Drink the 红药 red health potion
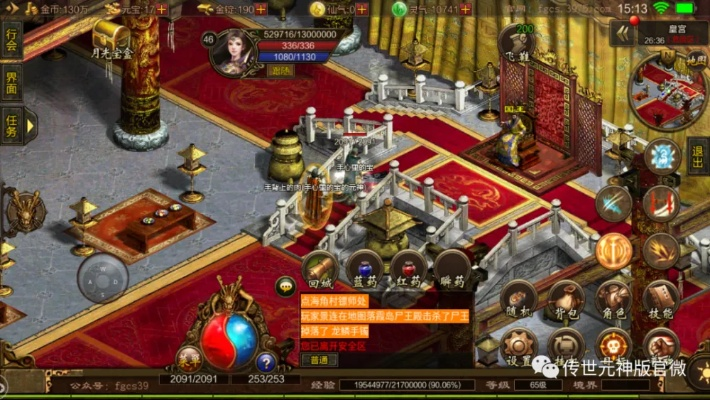Viewport: 710px width, 400px height. point(408,268)
